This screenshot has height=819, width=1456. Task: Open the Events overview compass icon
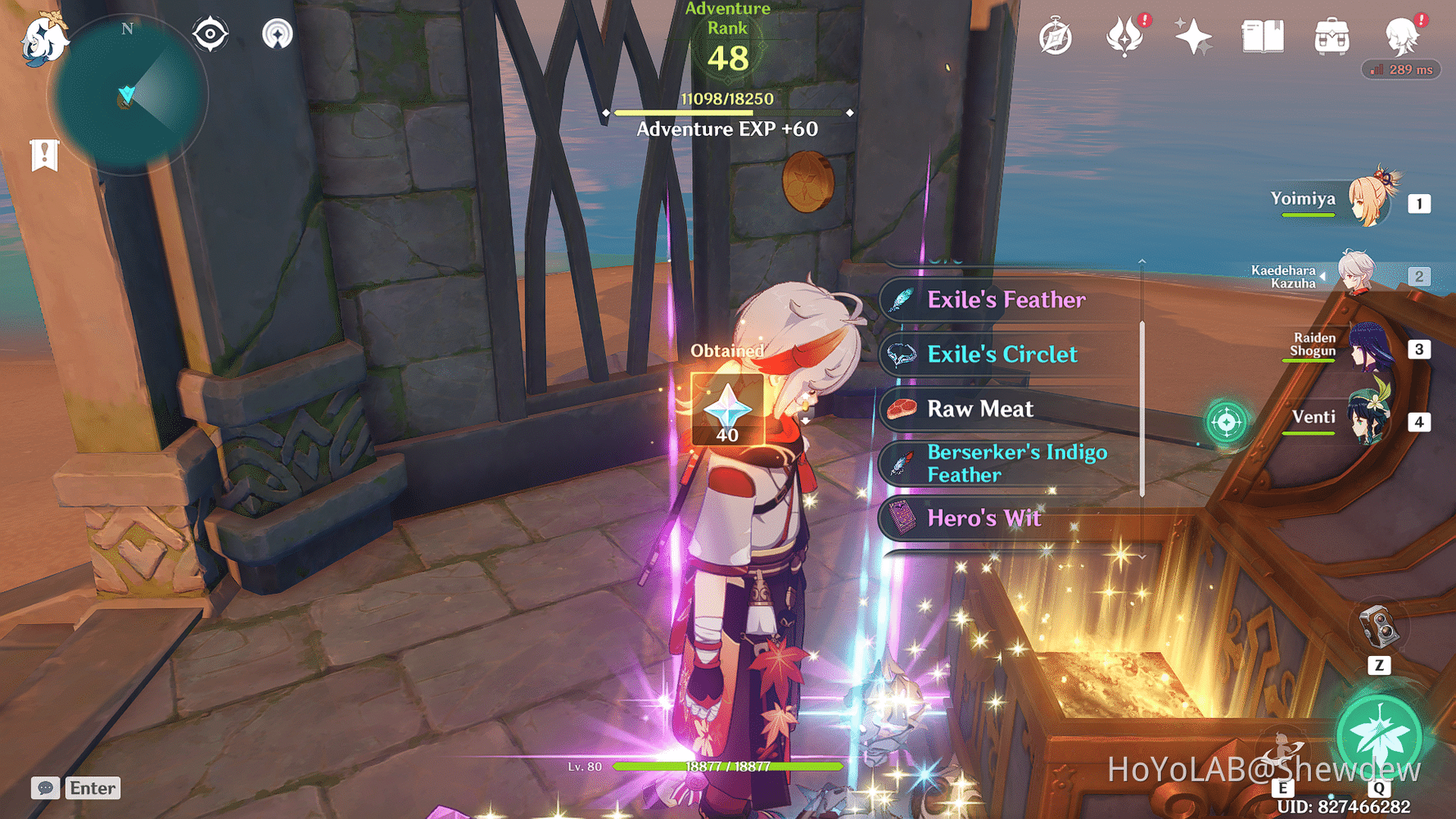tap(1056, 35)
